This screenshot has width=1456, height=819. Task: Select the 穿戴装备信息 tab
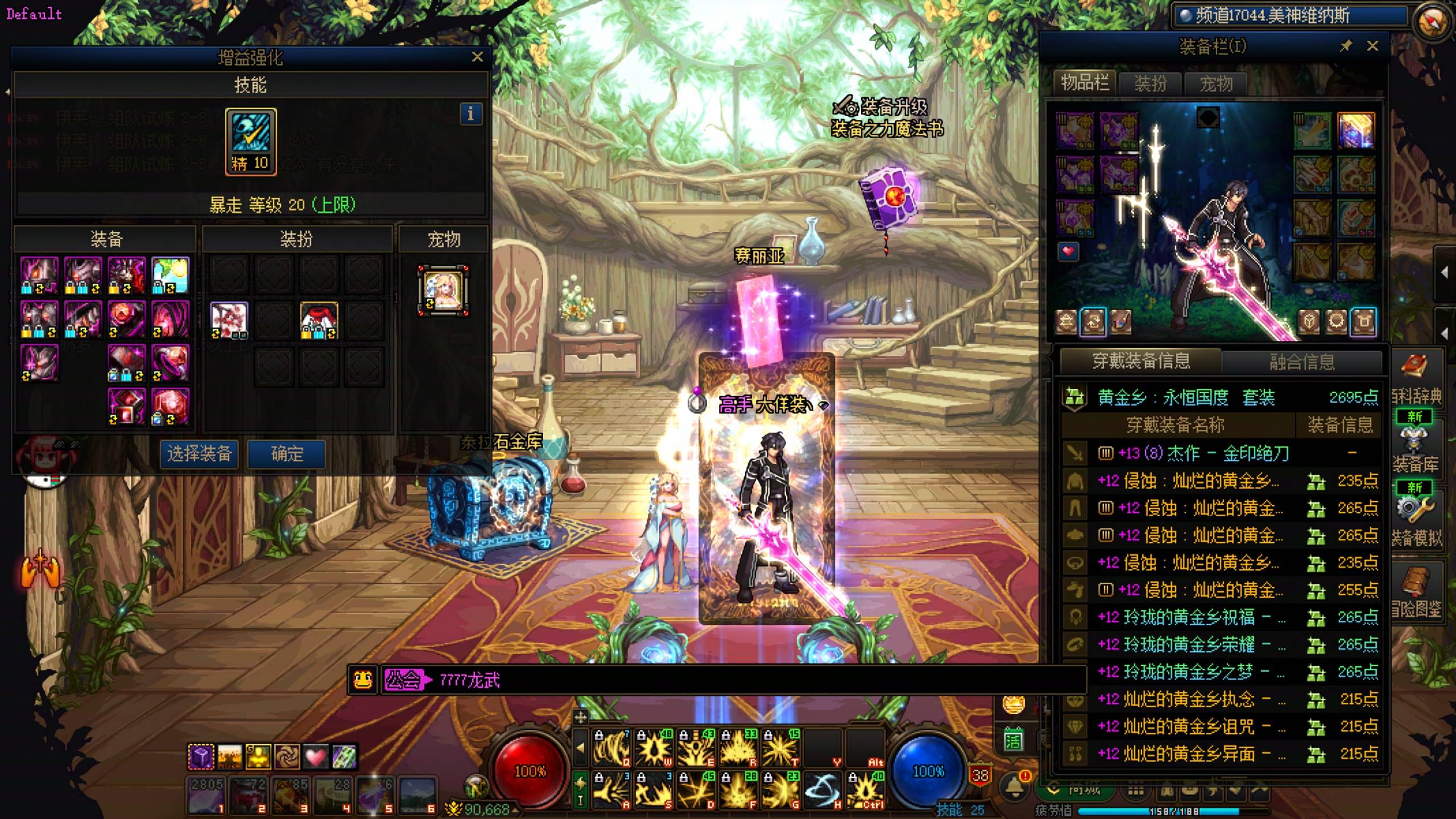click(x=1141, y=361)
